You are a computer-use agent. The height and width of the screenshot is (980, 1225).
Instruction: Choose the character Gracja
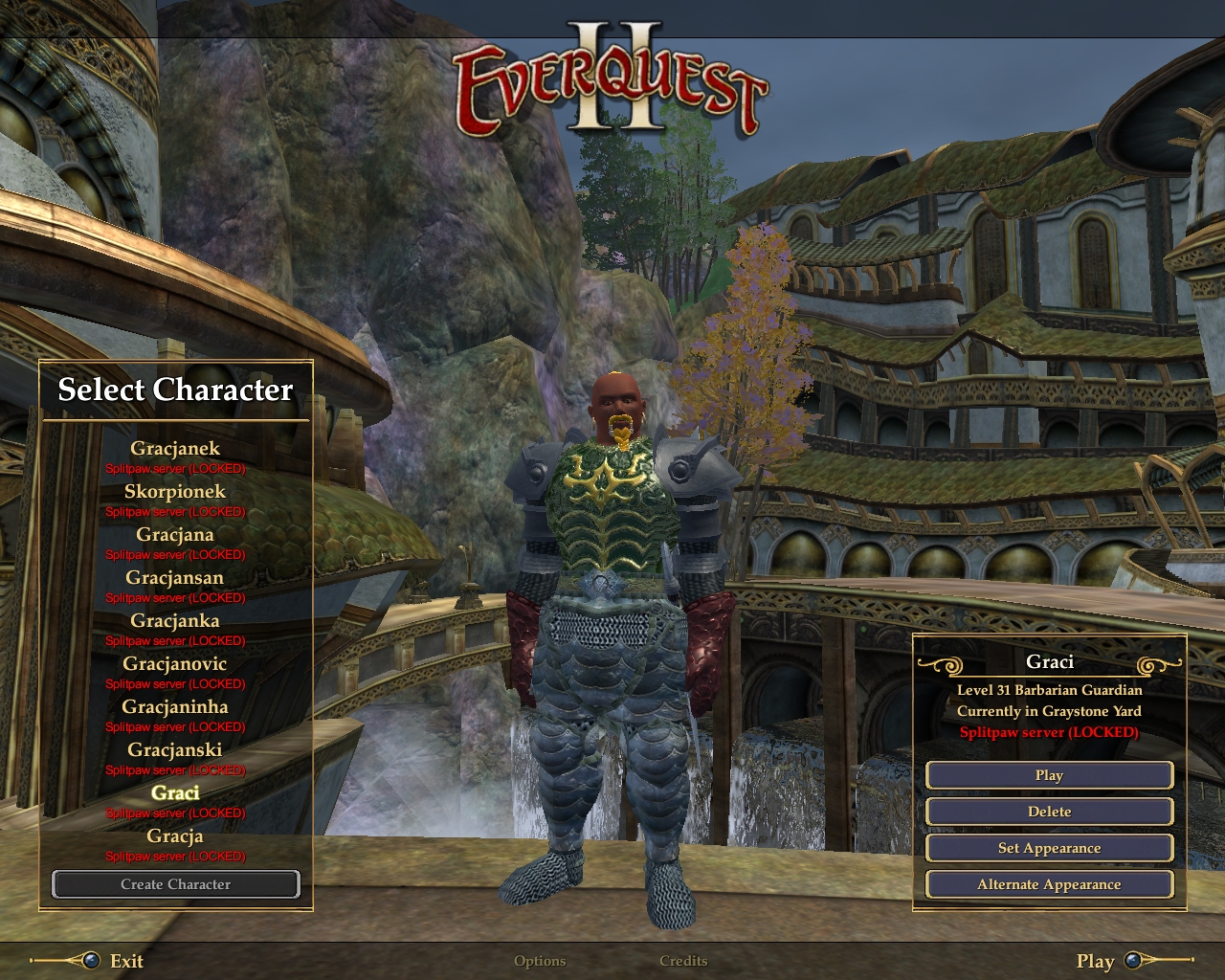[175, 836]
